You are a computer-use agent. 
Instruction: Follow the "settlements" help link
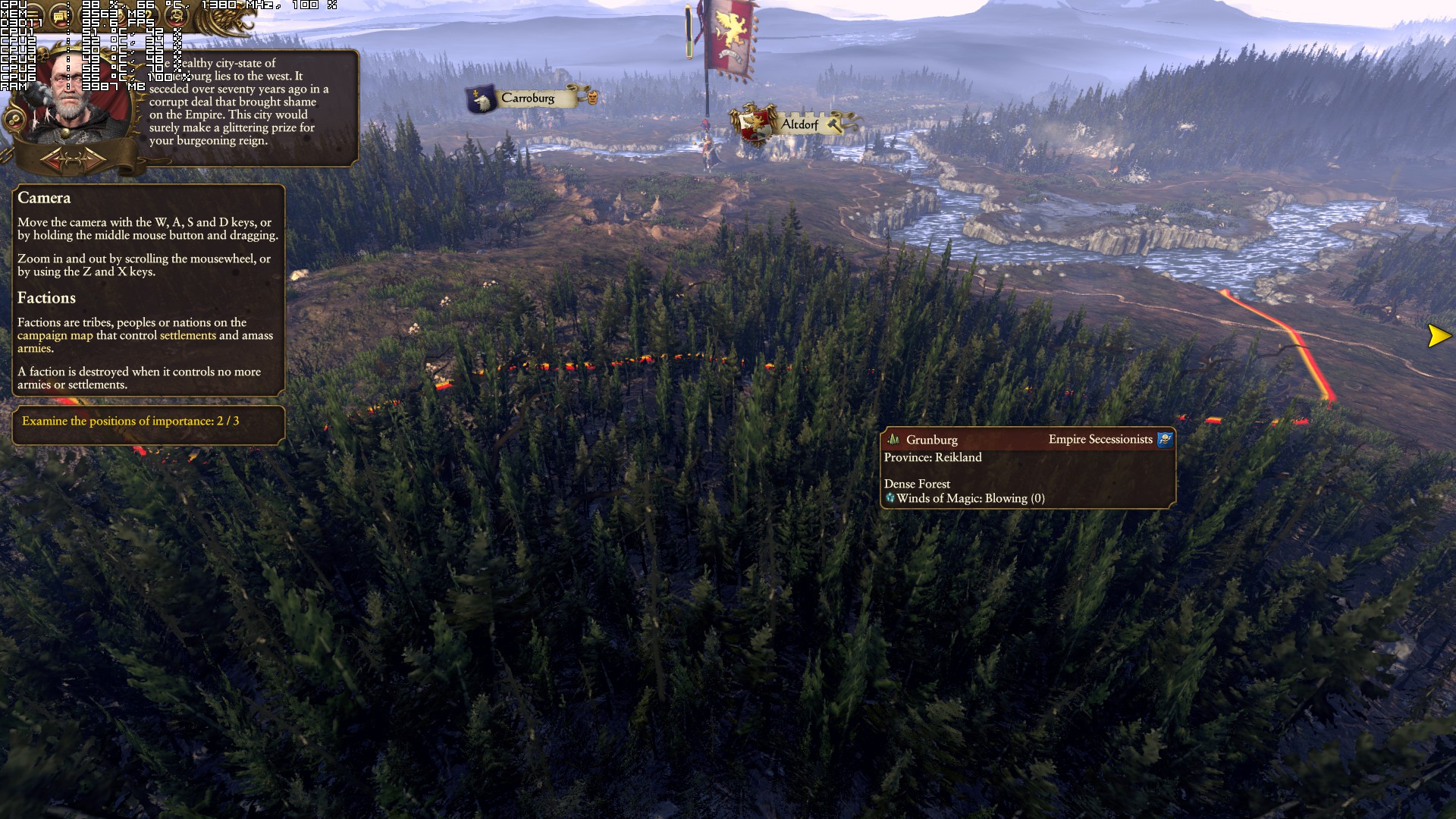(x=187, y=335)
